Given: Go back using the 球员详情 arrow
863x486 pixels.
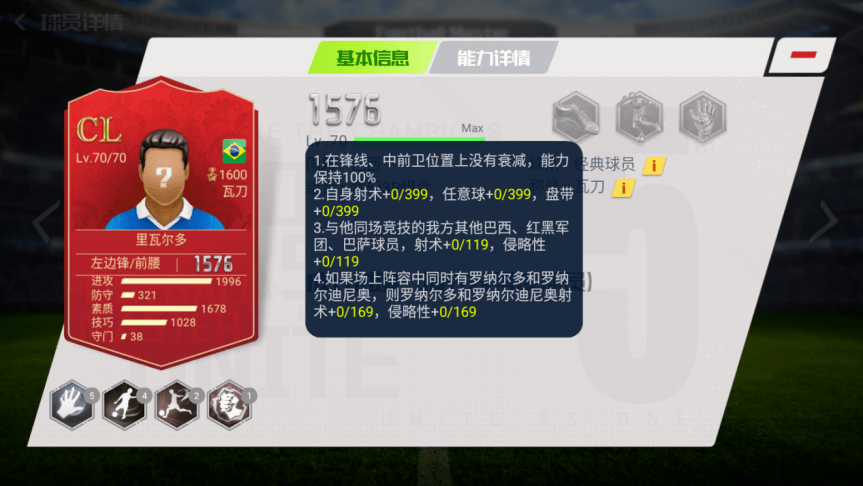Looking at the screenshot, I should [21, 22].
